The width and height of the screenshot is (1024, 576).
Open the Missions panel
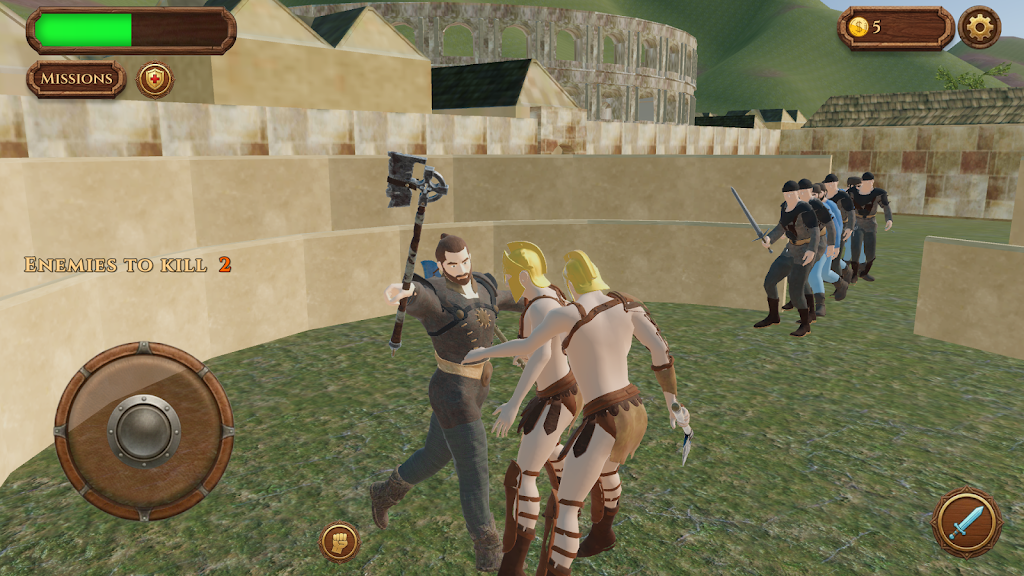pyautogui.click(x=76, y=79)
